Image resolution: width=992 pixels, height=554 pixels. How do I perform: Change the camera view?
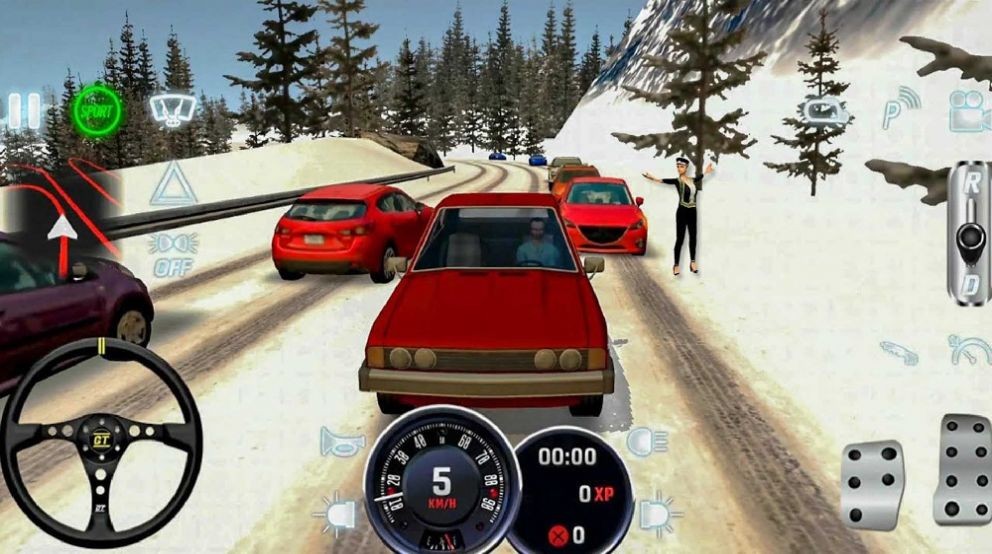[967, 110]
